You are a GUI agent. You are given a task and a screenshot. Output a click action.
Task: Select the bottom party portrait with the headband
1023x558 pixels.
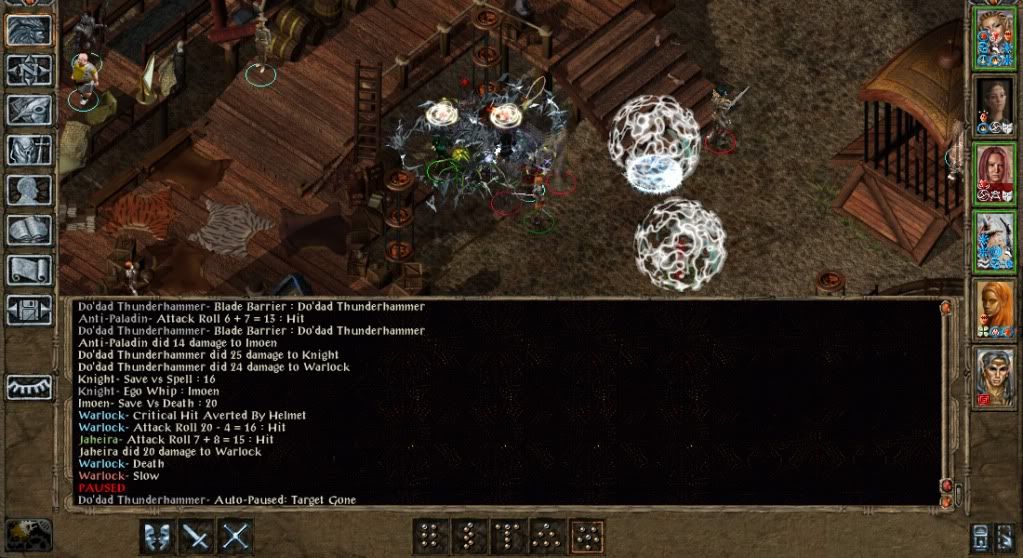996,377
